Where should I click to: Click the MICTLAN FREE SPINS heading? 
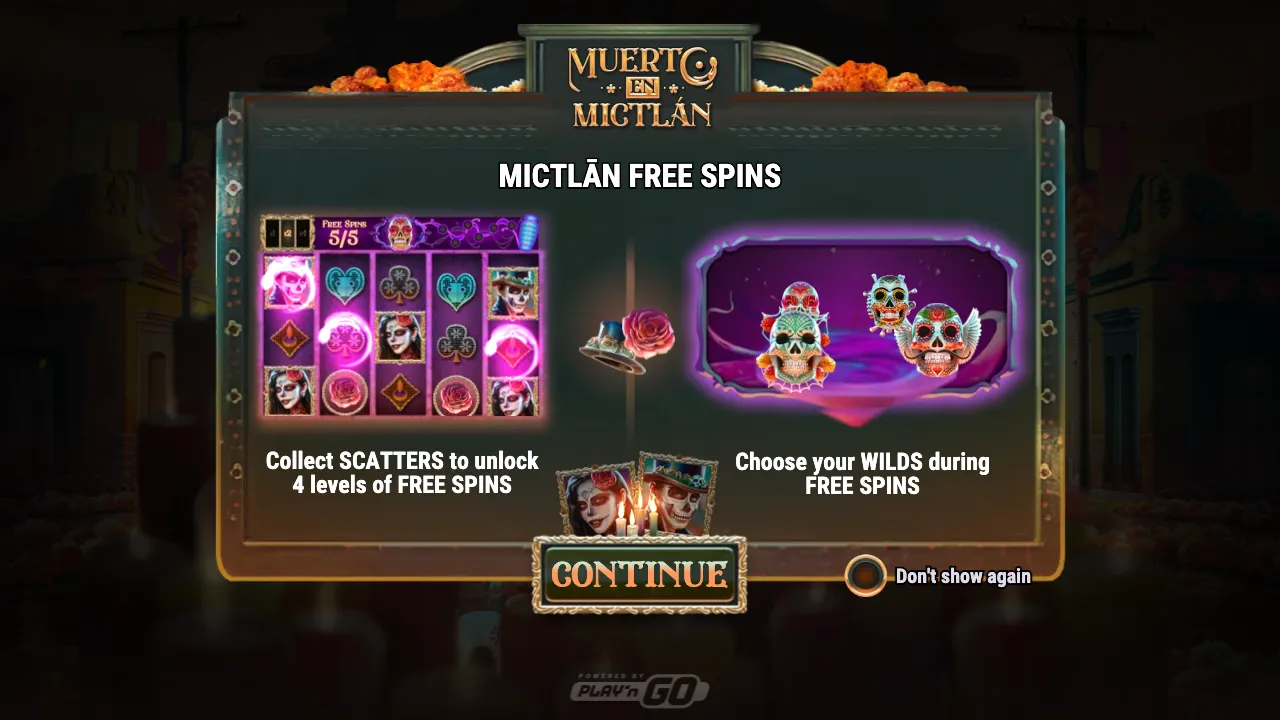[x=640, y=176]
